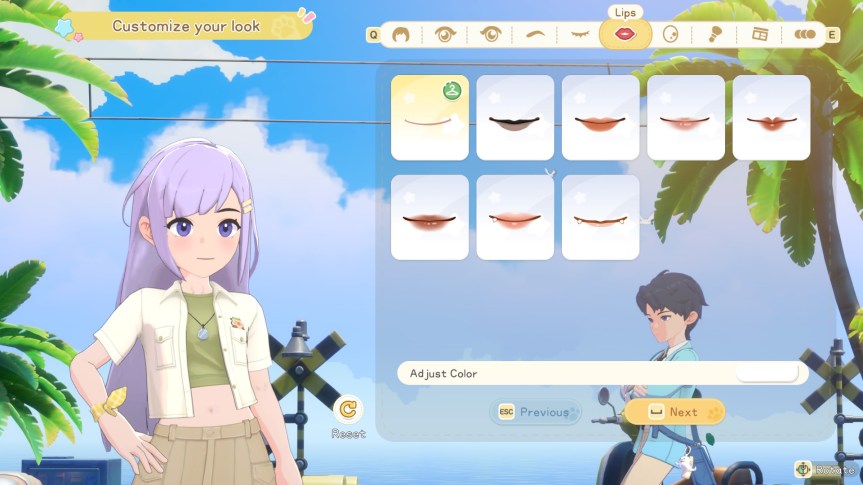Screen dimensions: 863x485
Task: Continue with the Next button
Action: click(675, 412)
